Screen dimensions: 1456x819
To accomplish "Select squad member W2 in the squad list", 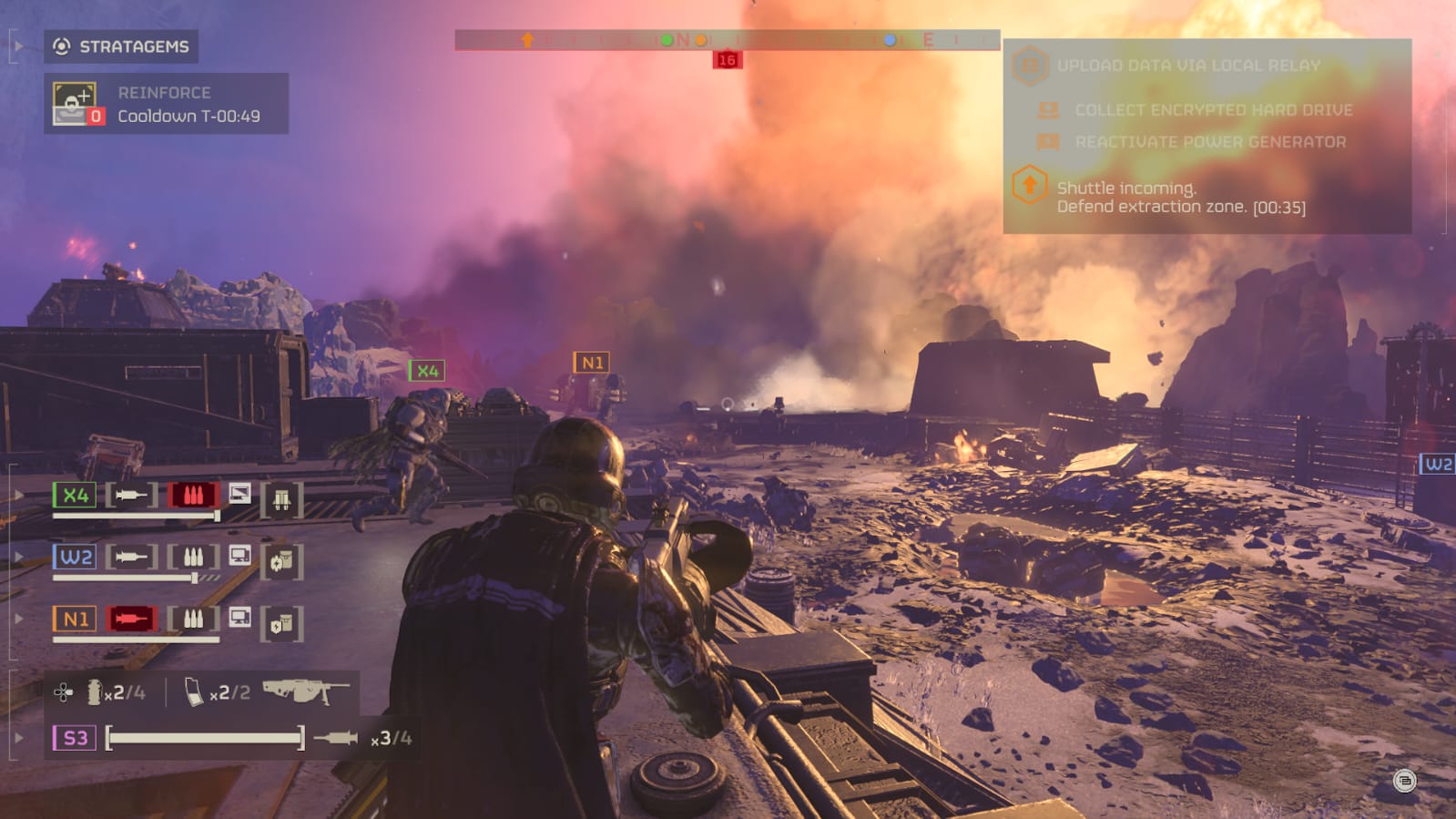I will (75, 557).
